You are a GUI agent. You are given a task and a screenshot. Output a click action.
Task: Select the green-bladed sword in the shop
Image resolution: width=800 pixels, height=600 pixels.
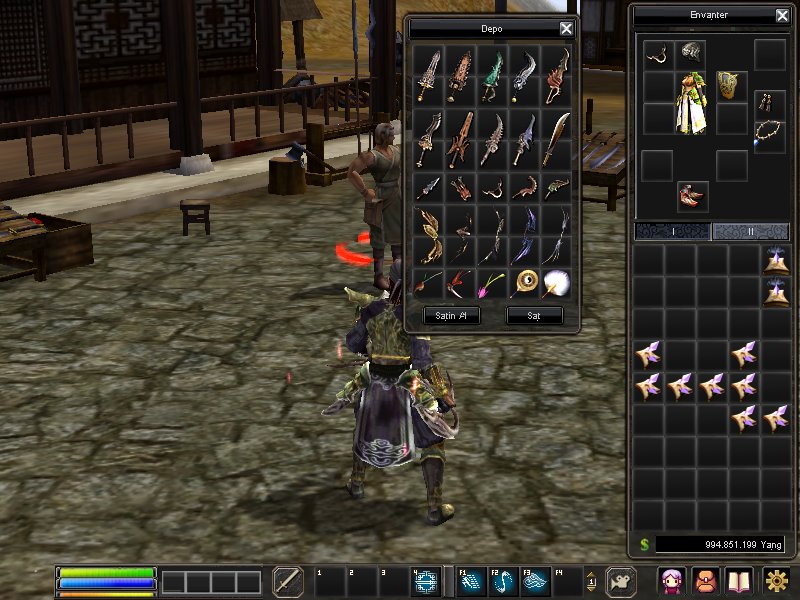point(492,74)
